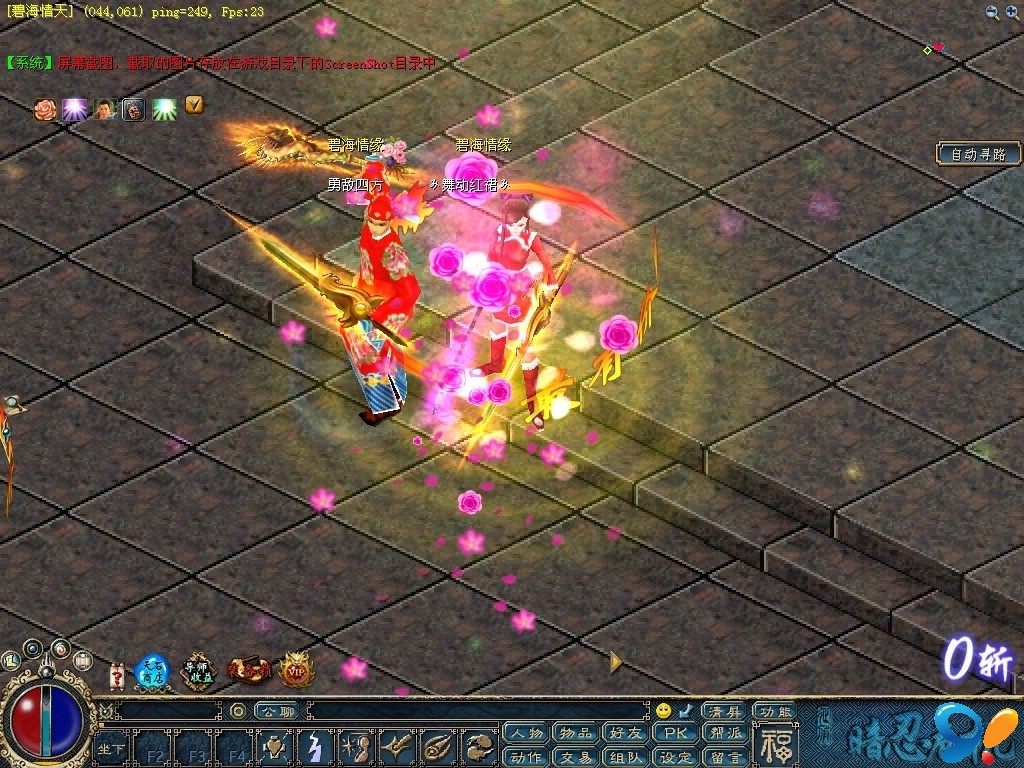Open the 人物 character panel

point(526,733)
